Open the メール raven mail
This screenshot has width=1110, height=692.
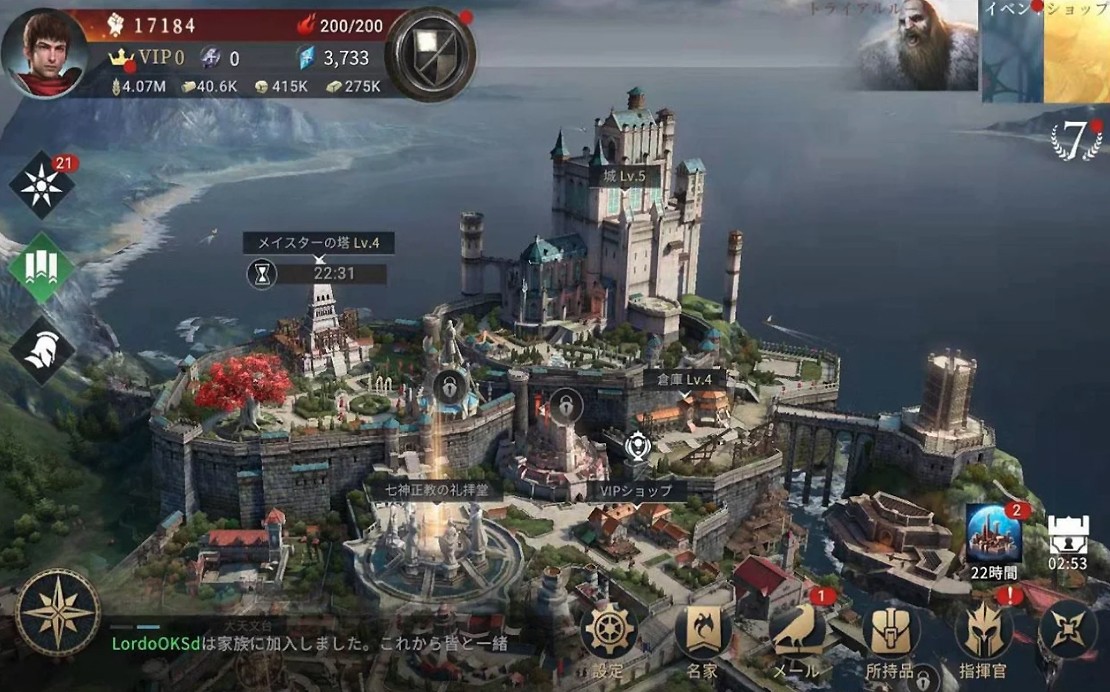pos(797,632)
